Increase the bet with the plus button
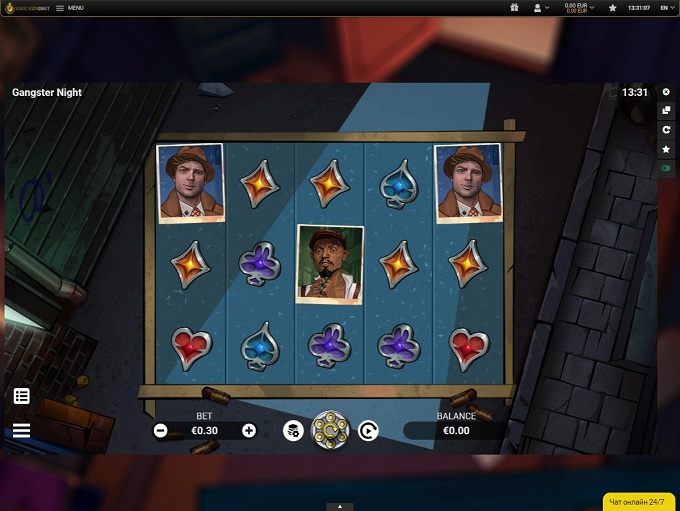This screenshot has height=511, width=680. point(249,431)
